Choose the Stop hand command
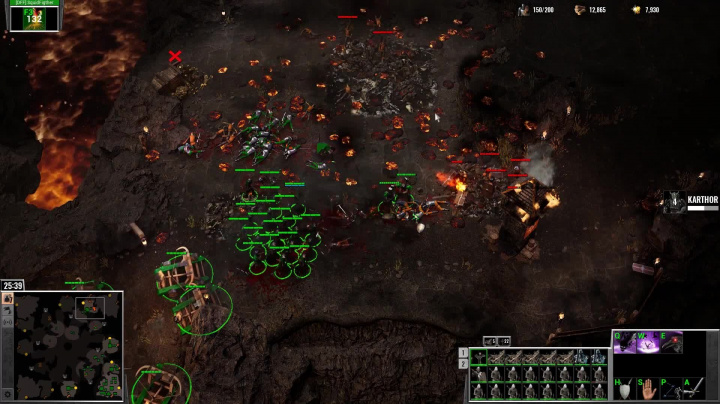 click(648, 389)
